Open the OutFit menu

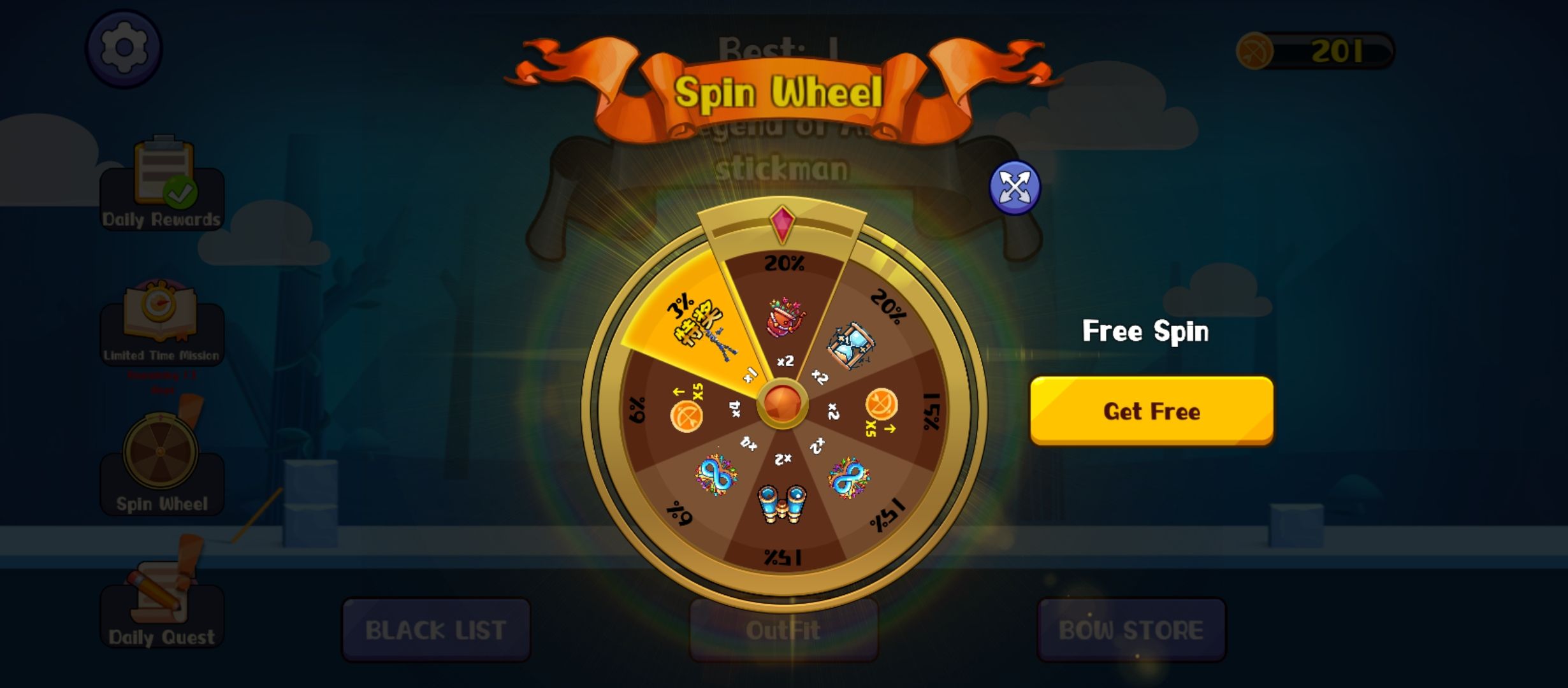(783, 630)
